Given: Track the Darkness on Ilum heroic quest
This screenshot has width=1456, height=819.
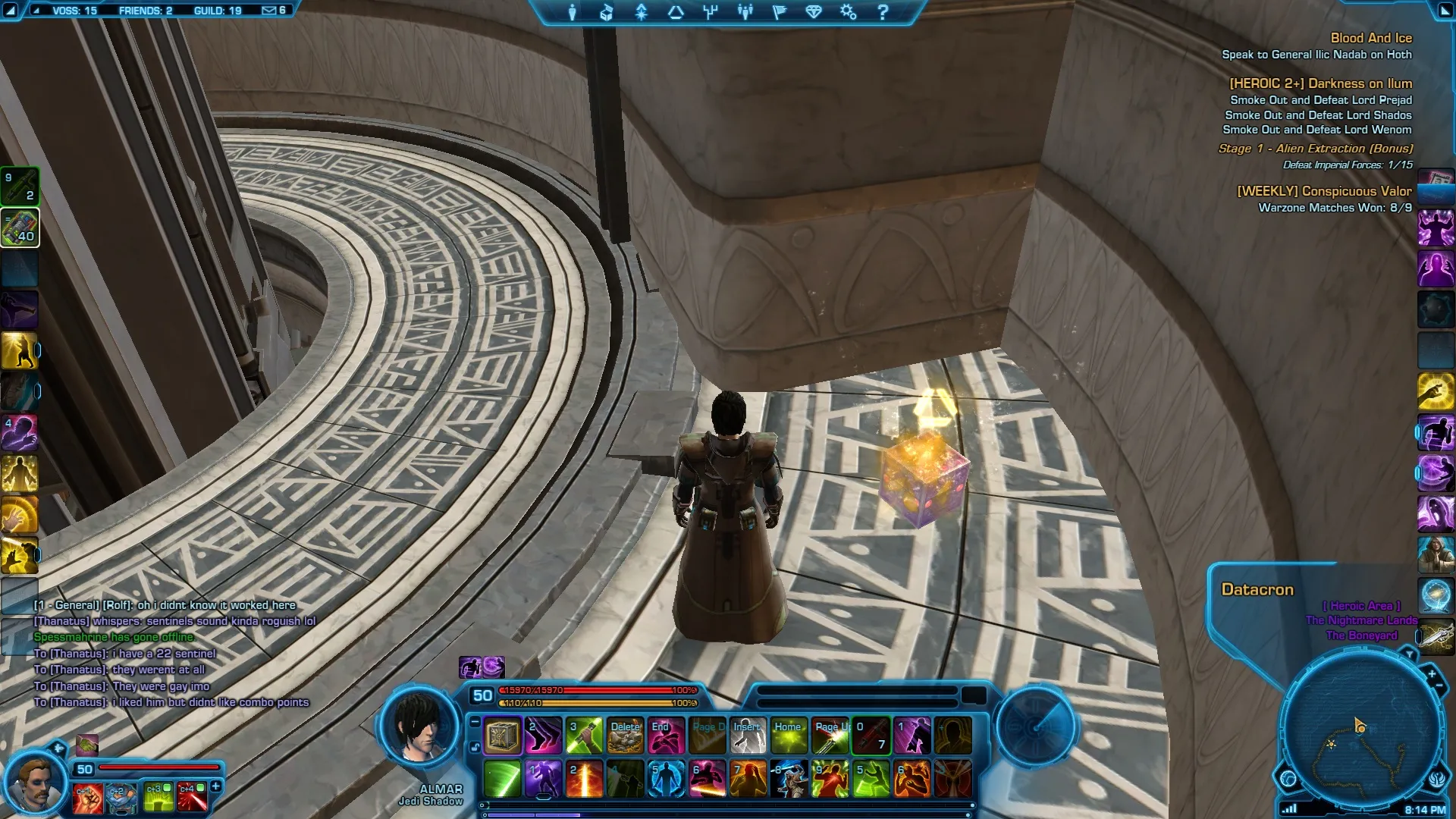Looking at the screenshot, I should tap(1320, 83).
